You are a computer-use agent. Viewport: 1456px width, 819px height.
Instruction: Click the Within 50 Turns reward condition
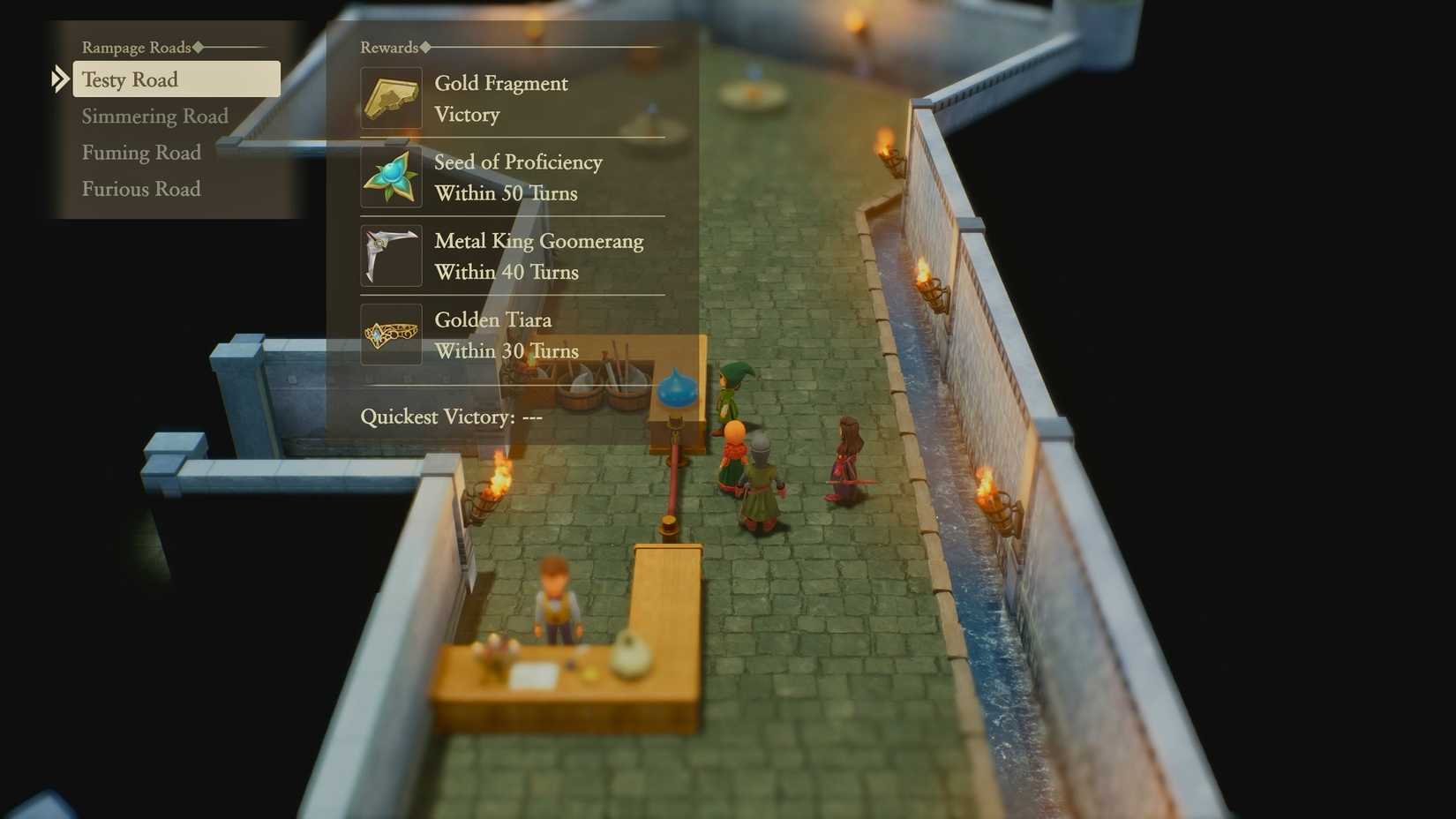click(506, 193)
